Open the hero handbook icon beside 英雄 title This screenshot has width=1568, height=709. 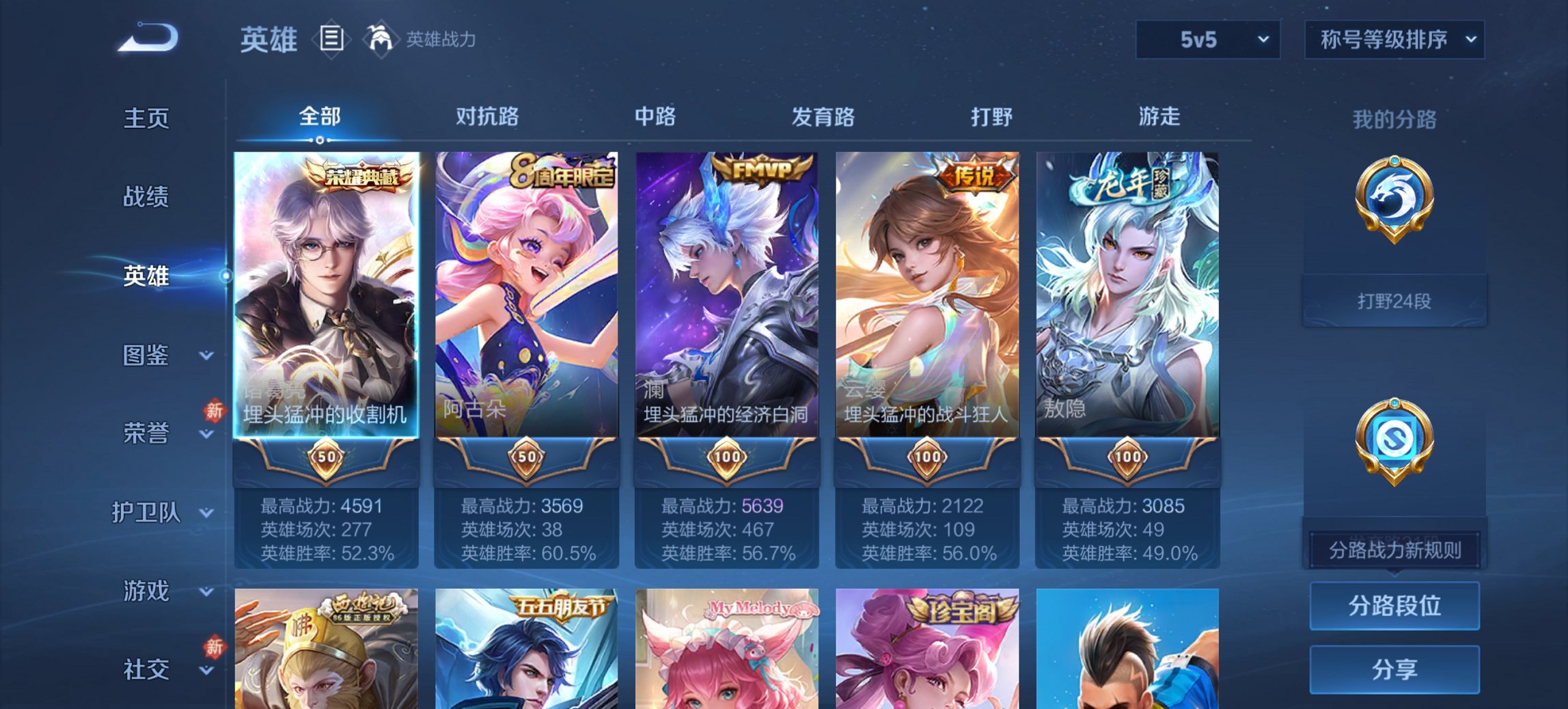331,39
